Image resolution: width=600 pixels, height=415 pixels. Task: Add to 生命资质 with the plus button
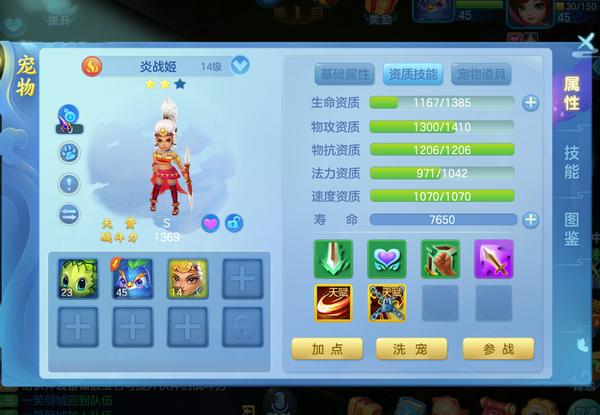point(530,102)
